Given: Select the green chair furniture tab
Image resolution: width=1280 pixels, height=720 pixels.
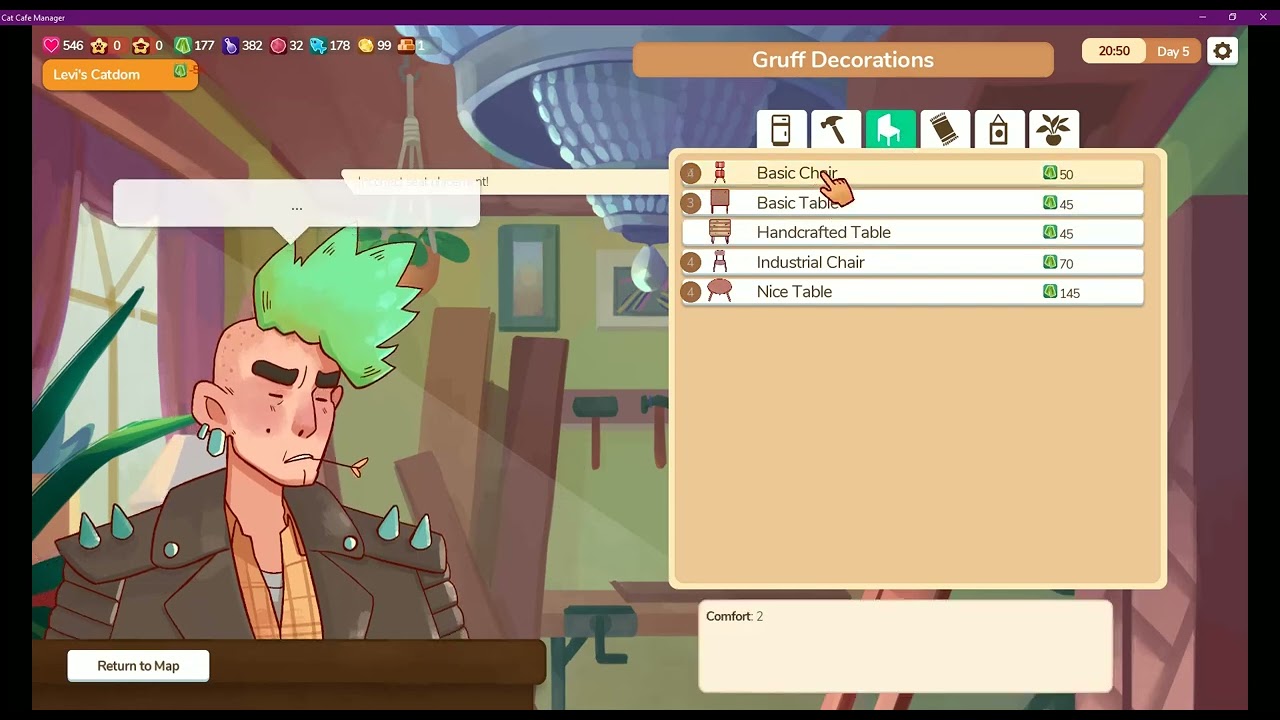Looking at the screenshot, I should 890,130.
